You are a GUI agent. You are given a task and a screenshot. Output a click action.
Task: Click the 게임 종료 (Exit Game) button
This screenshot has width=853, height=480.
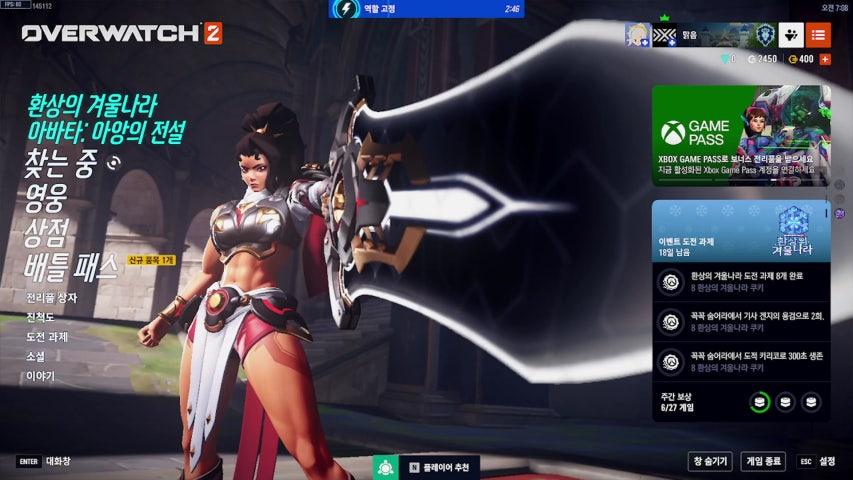[x=763, y=461]
